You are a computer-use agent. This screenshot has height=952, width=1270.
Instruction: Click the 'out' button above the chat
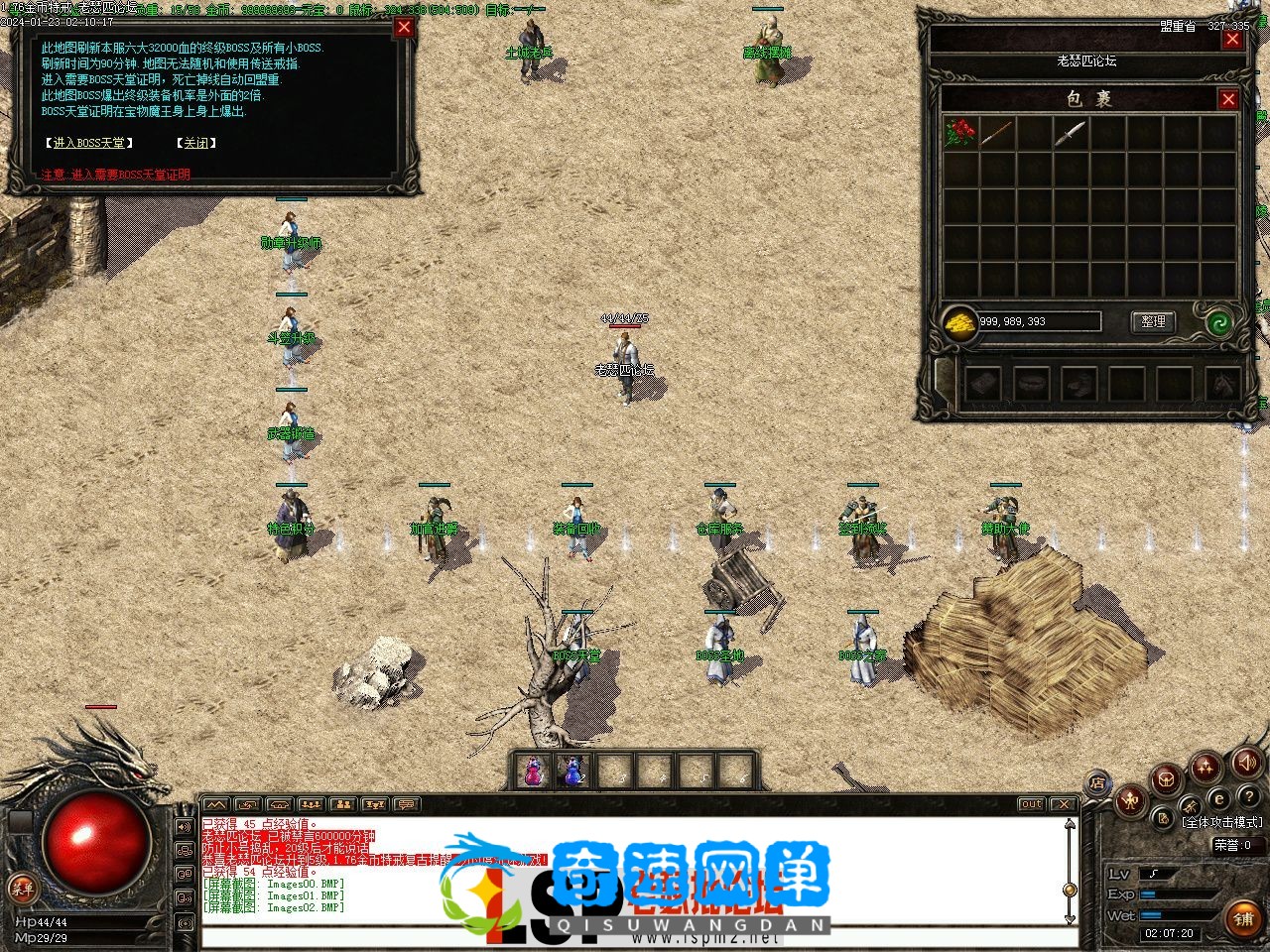pyautogui.click(x=1032, y=804)
